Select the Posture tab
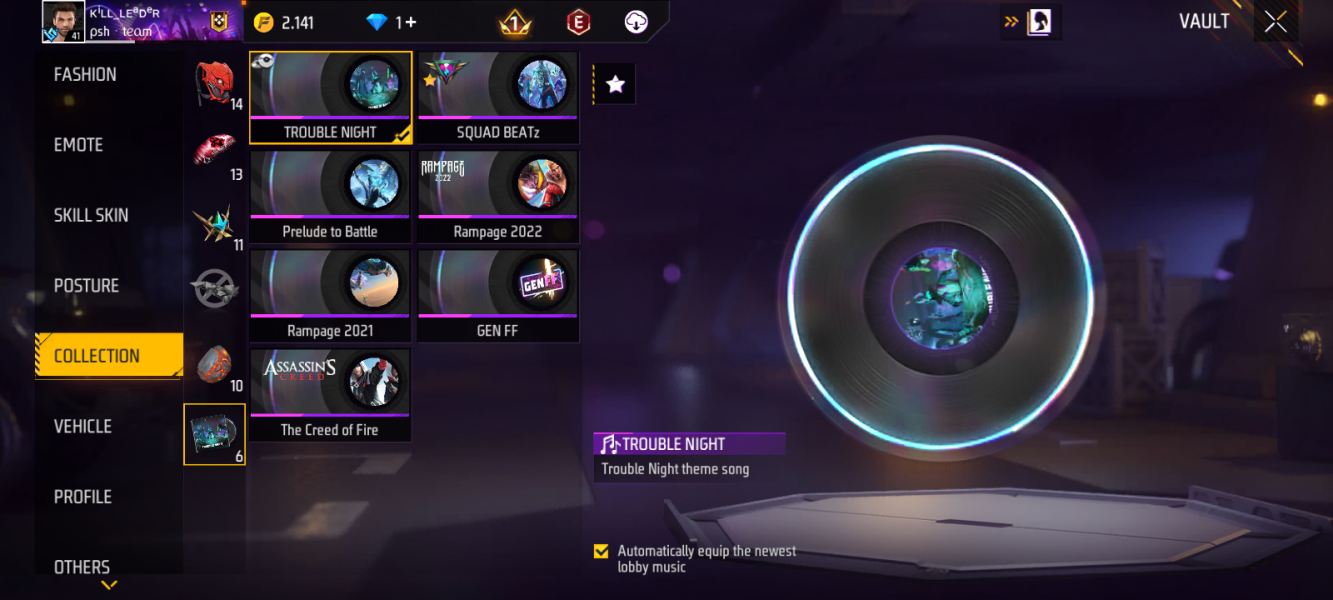The image size is (1333, 600). coord(87,286)
